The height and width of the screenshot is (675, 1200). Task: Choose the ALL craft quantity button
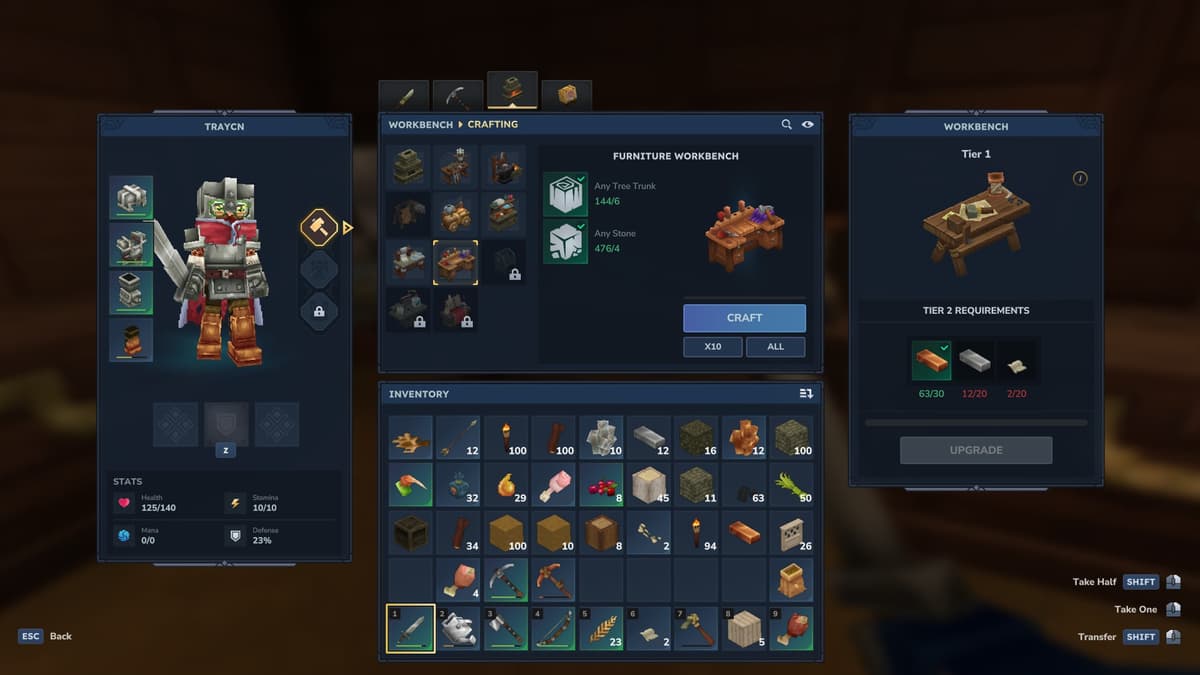[x=776, y=347]
